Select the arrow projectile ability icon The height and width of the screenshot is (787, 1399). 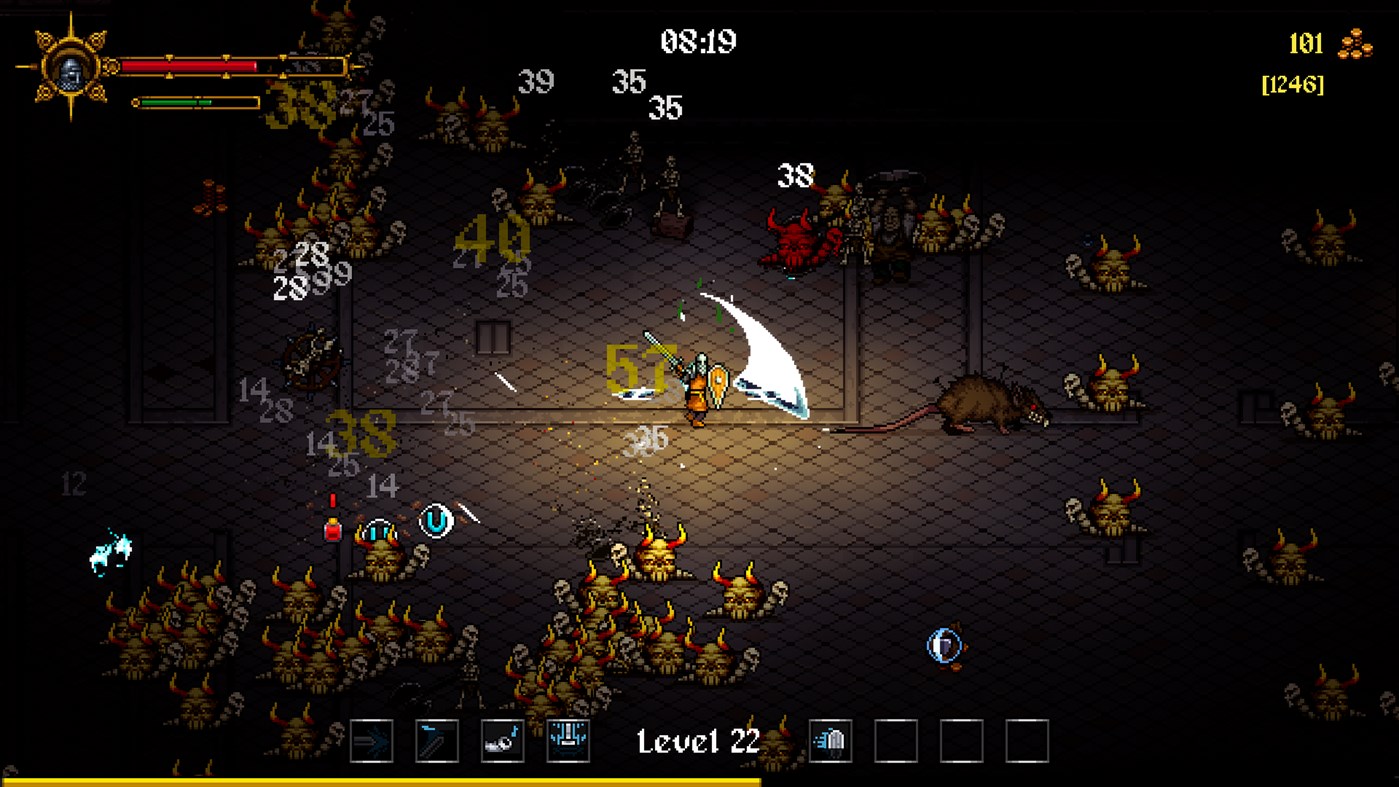371,740
